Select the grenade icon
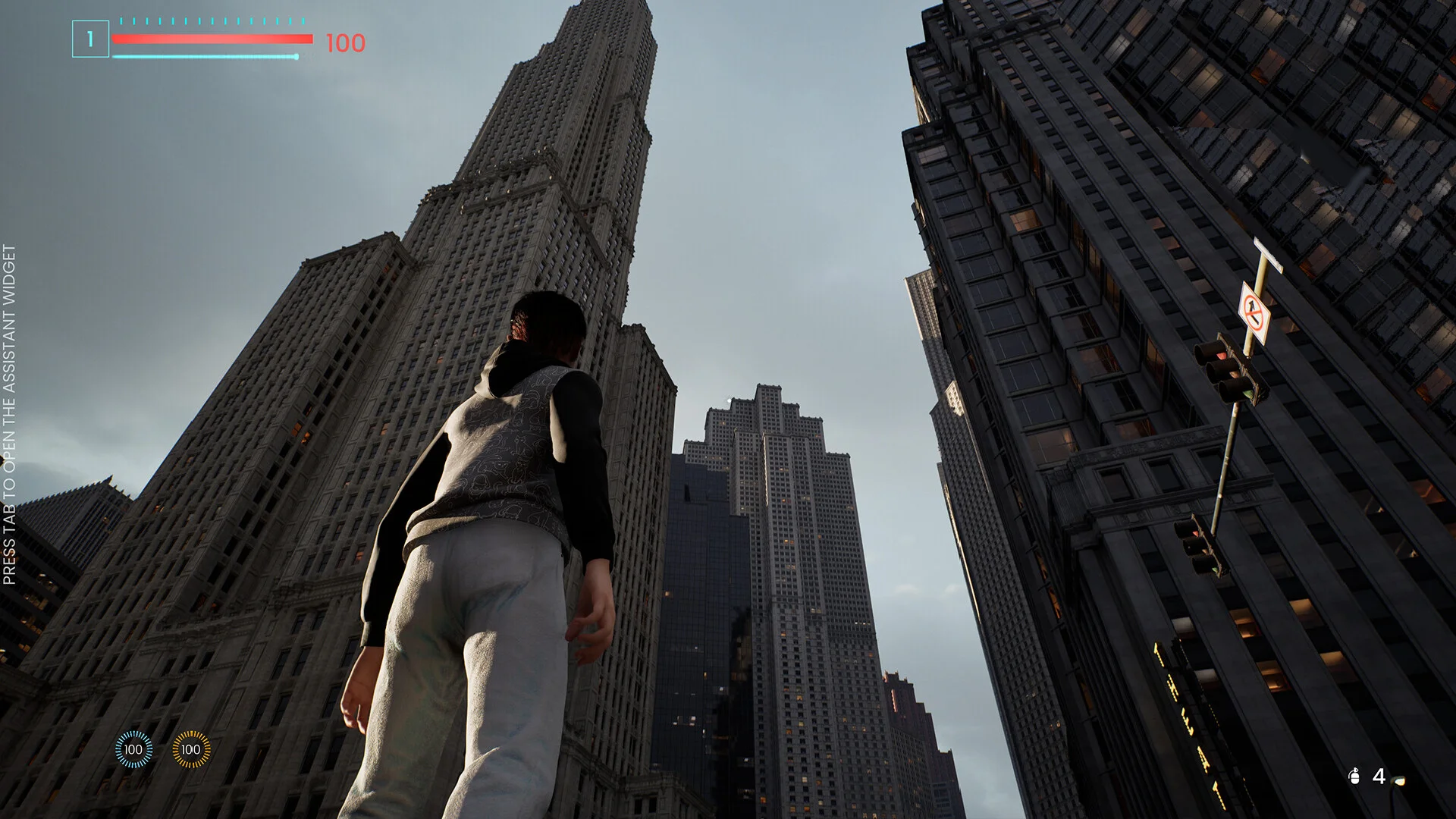1456x819 pixels. click(1354, 777)
